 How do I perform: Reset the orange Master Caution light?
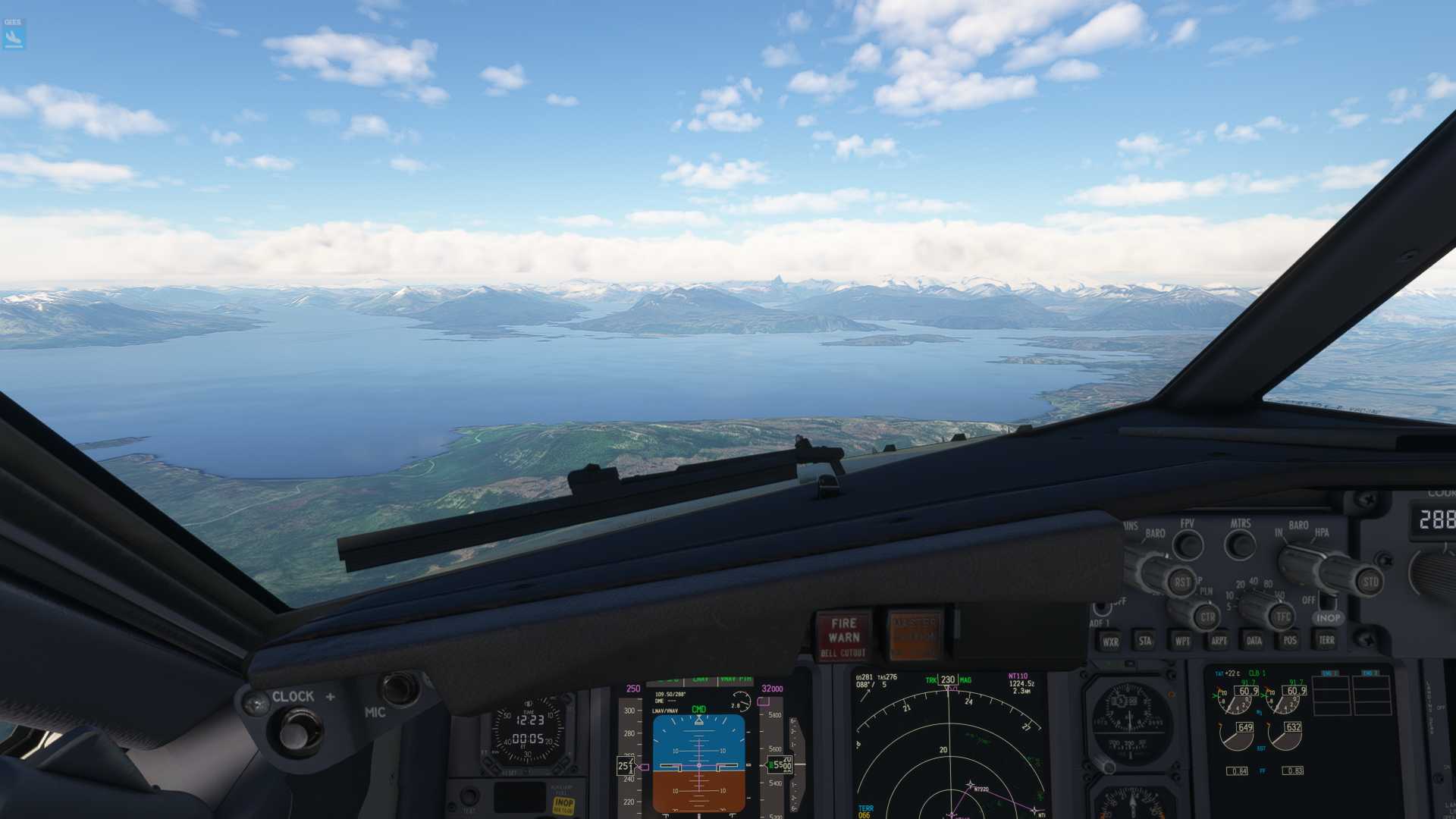coord(915,634)
